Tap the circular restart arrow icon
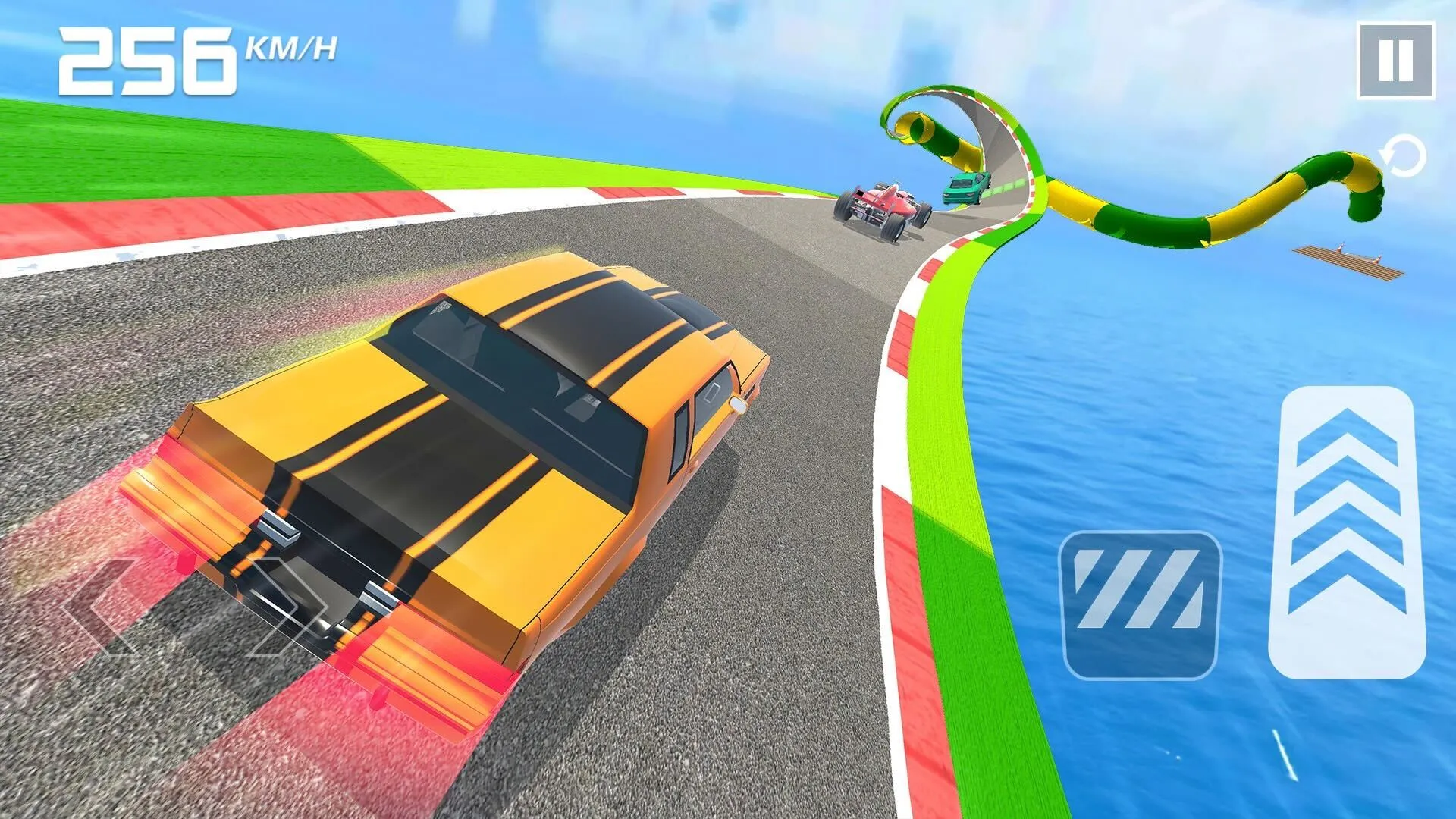The image size is (1456, 819). tap(1401, 155)
